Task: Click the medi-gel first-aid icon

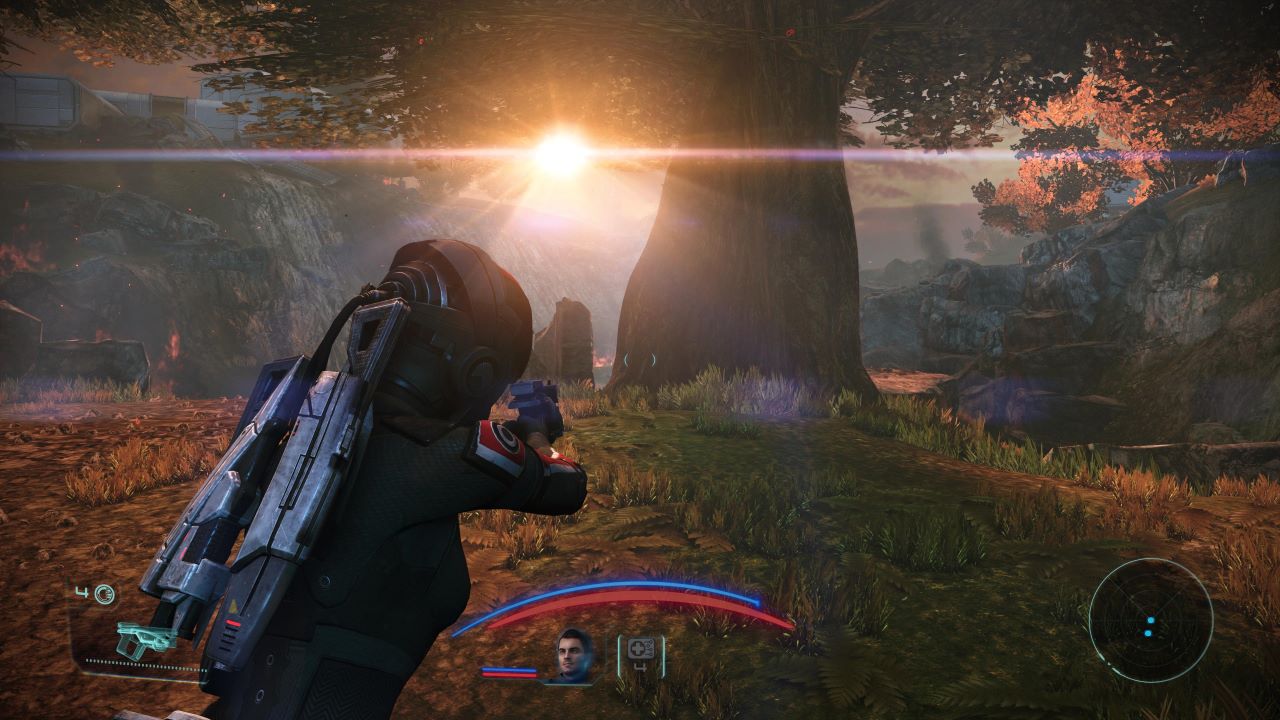Action: pyautogui.click(x=639, y=650)
